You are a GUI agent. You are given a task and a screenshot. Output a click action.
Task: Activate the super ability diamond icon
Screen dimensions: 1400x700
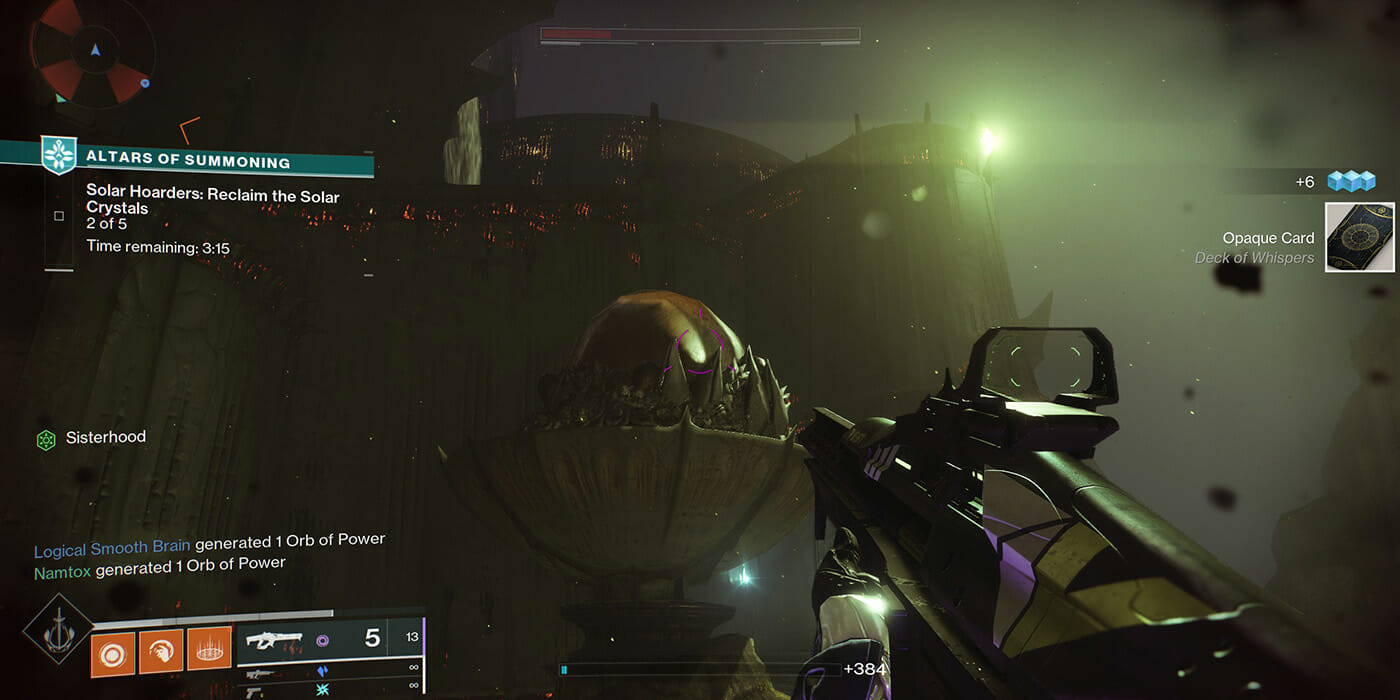click(x=58, y=629)
